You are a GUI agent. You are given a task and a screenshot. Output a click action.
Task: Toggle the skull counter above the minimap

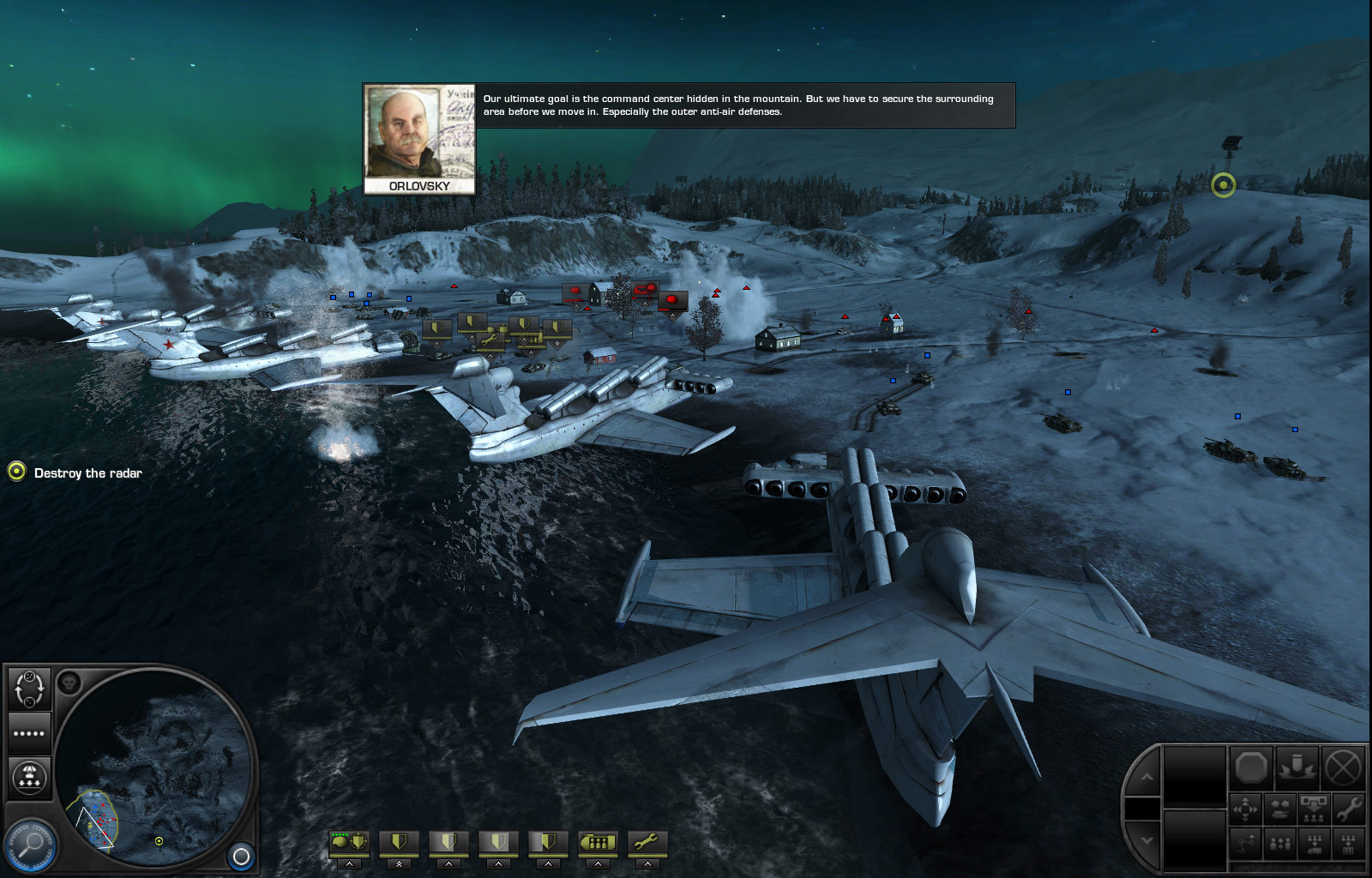pos(69,683)
